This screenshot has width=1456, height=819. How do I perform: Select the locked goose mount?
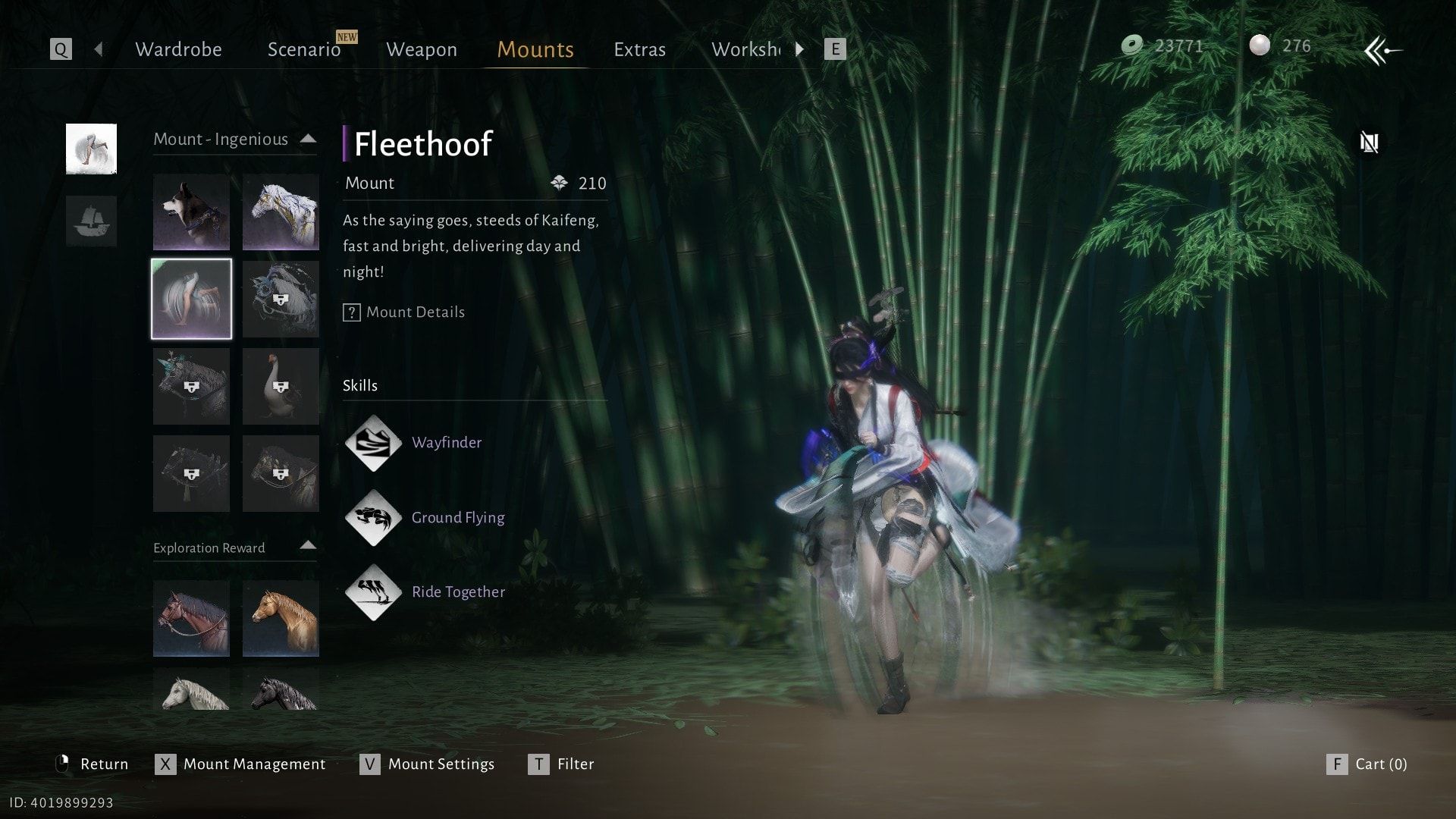pyautogui.click(x=281, y=387)
